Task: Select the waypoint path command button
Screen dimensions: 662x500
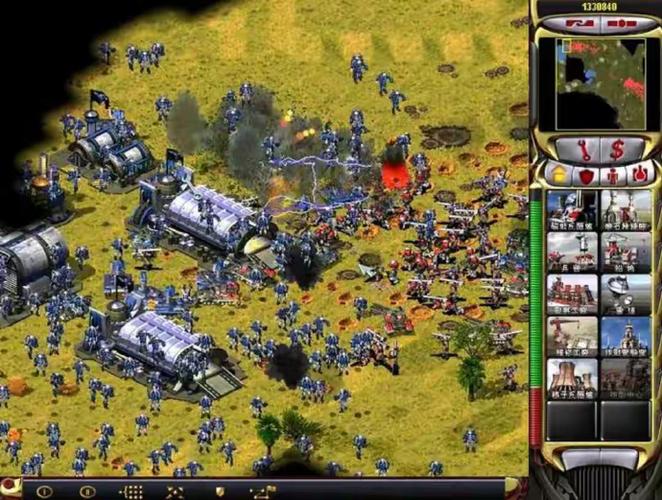Action: coord(264,491)
